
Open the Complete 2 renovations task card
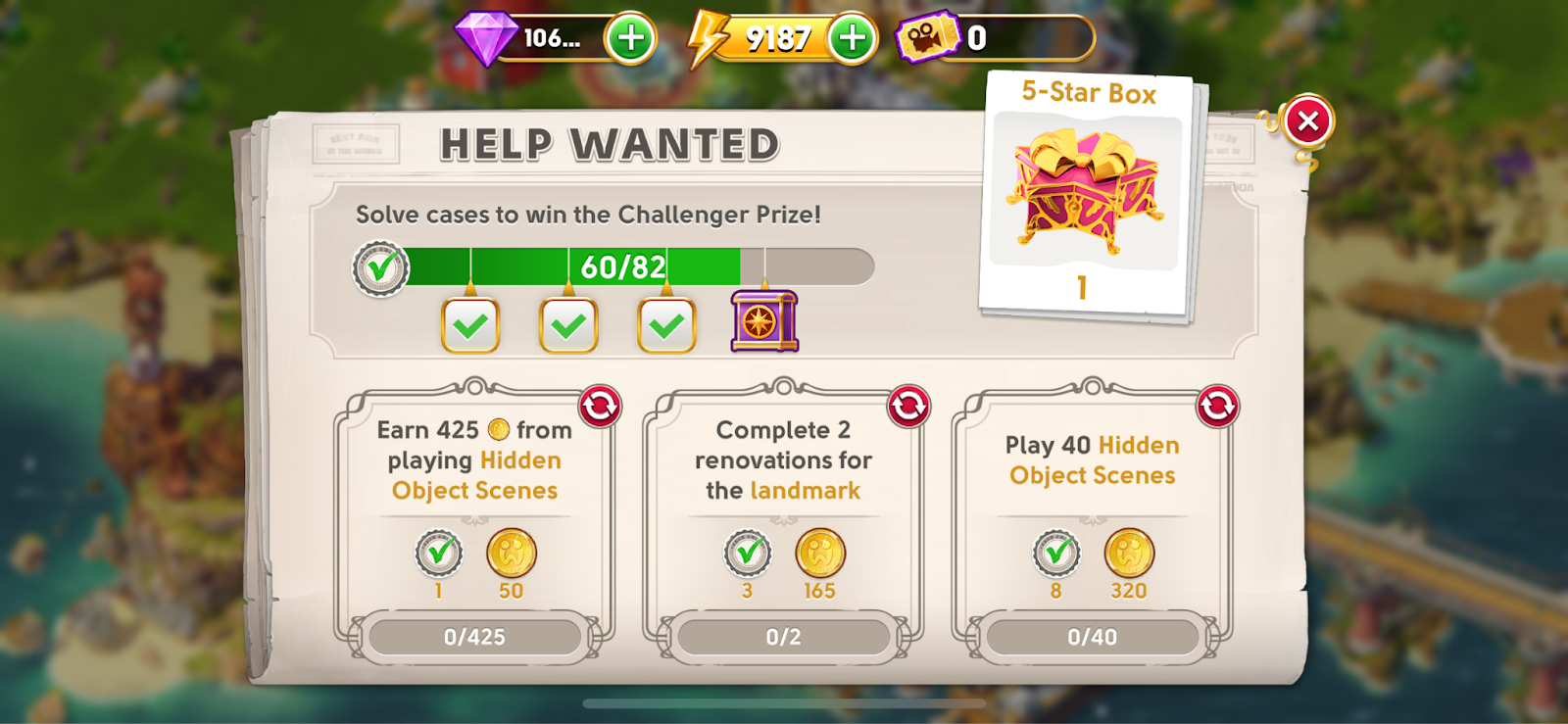pos(783,519)
